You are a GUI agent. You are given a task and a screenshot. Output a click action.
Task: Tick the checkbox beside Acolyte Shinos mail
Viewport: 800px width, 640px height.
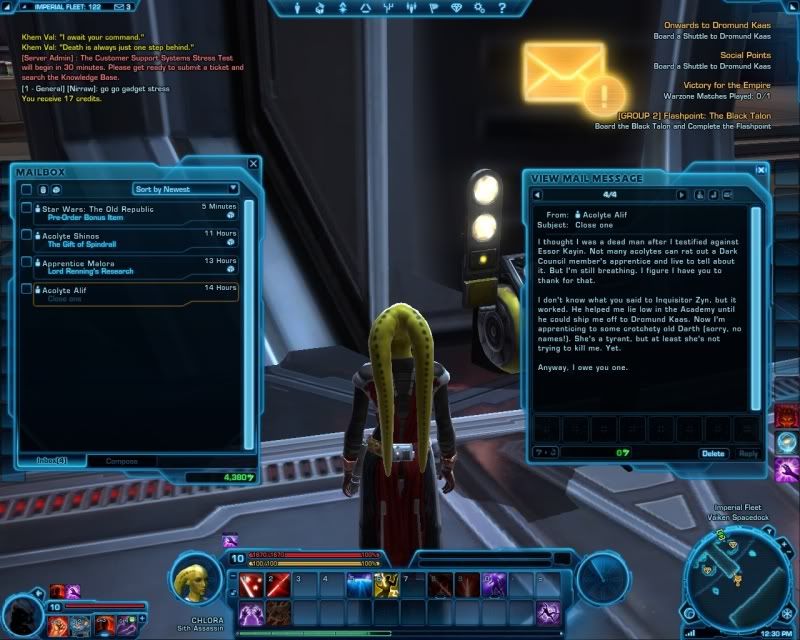click(27, 236)
